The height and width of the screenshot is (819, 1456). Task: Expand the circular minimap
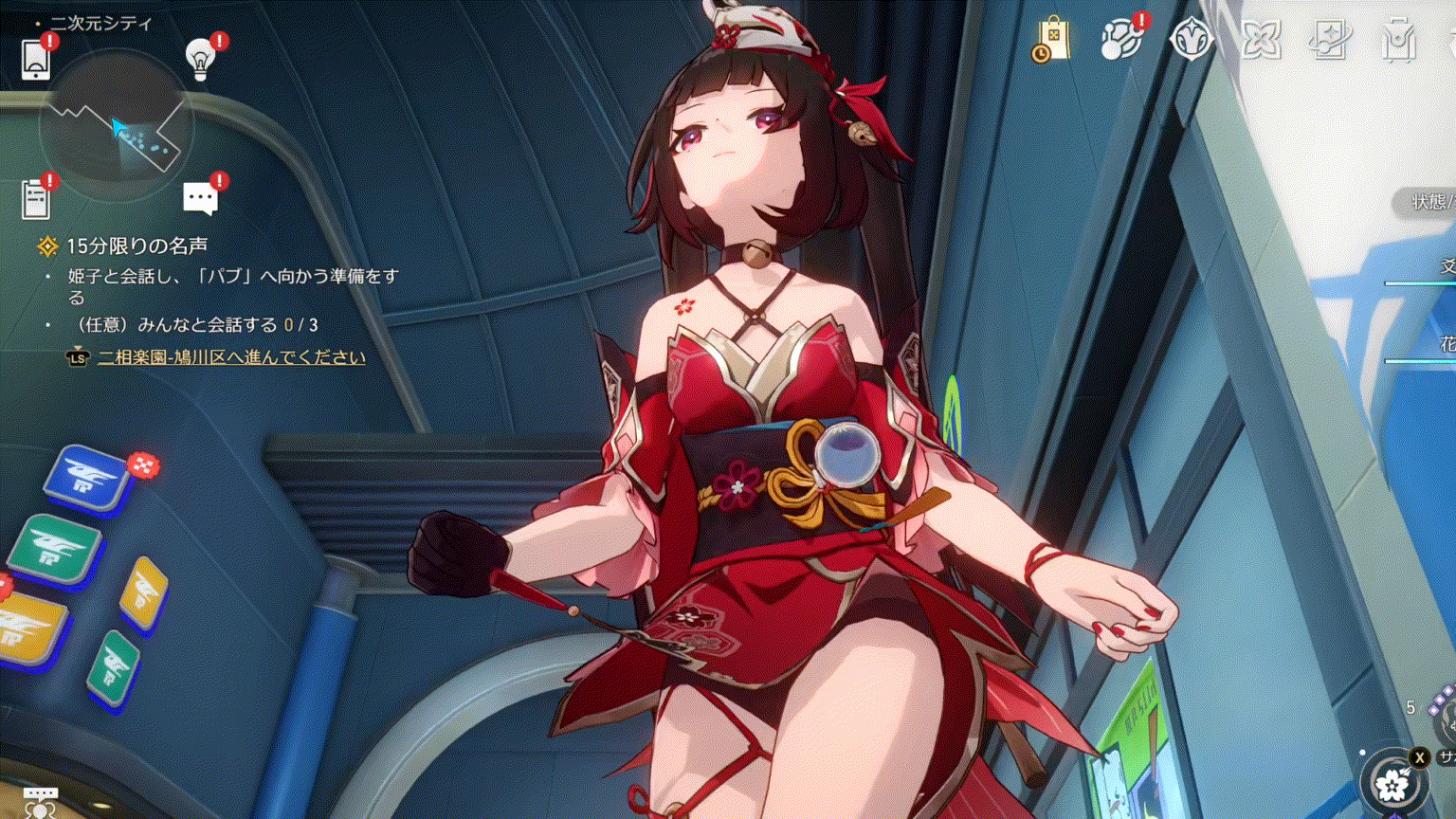[116, 126]
